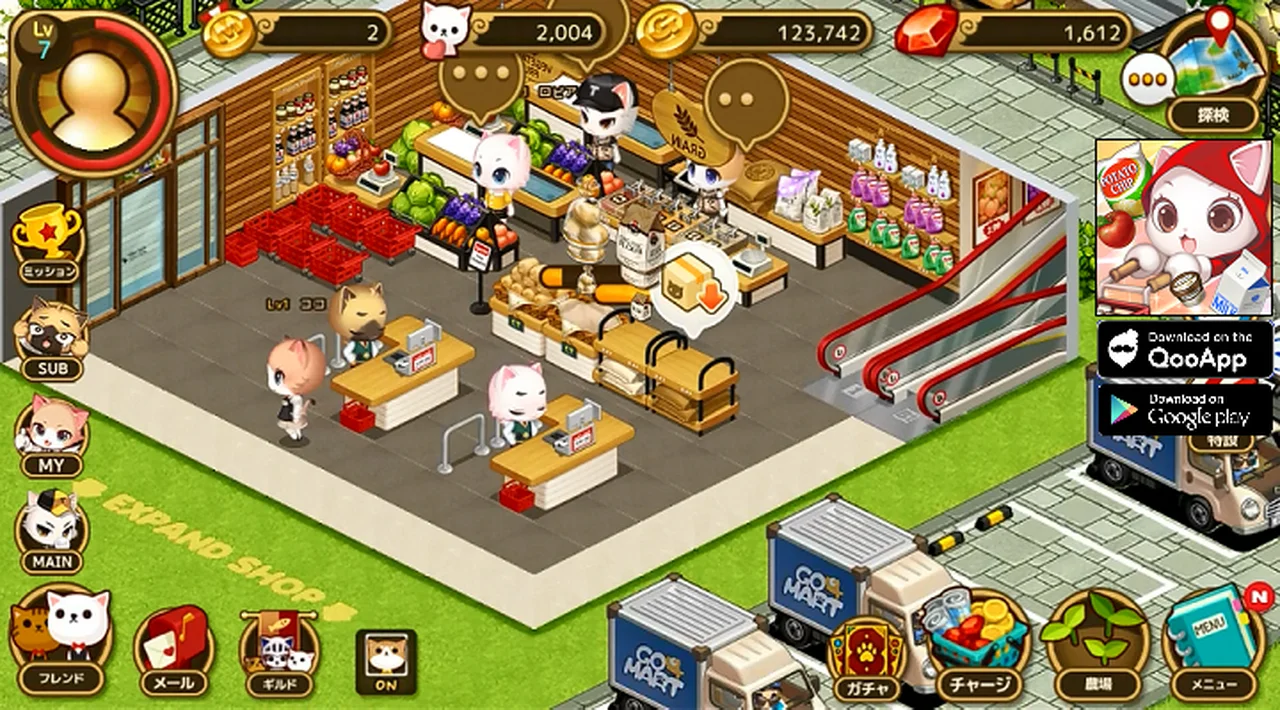This screenshot has height=710, width=1280.
Task: Toggle the cat ON switch
Action: 386,662
